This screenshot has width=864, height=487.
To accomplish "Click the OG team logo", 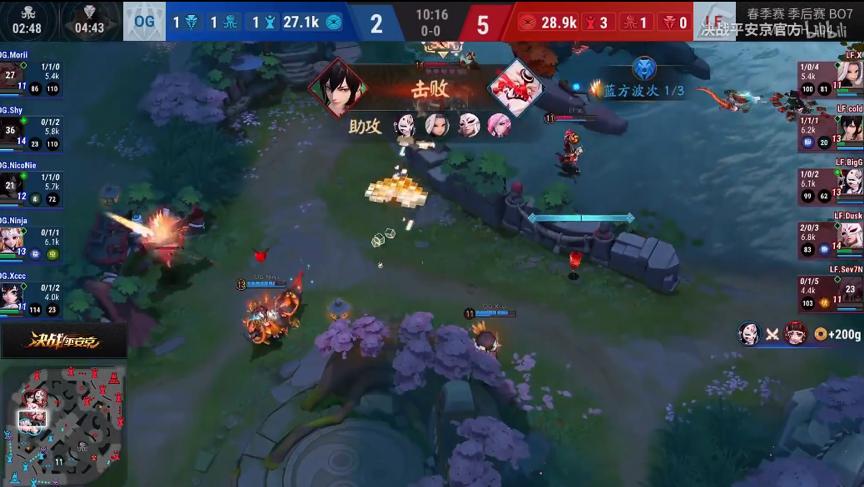I will pos(144,22).
